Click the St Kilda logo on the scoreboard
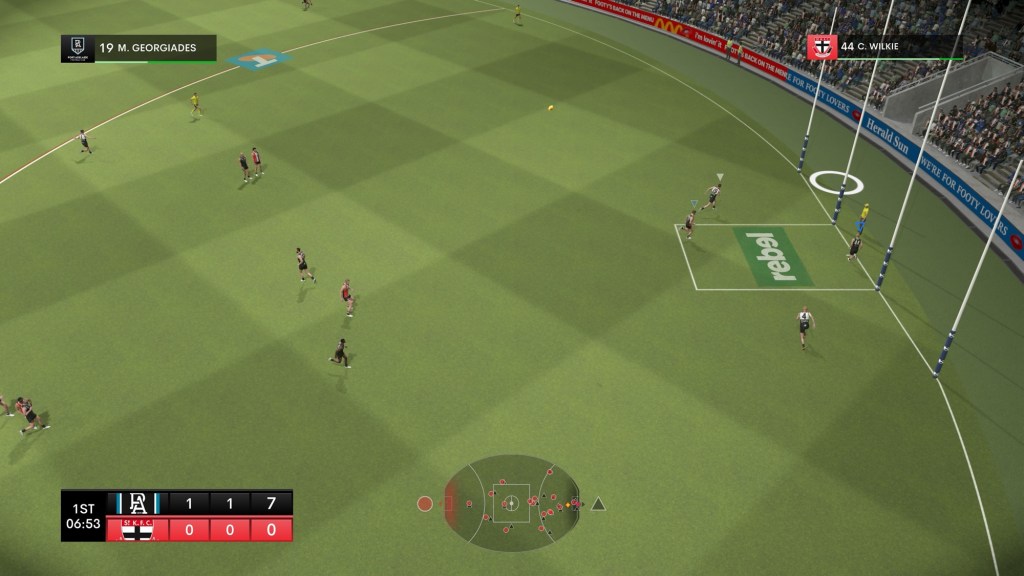The image size is (1024, 576). click(x=137, y=529)
